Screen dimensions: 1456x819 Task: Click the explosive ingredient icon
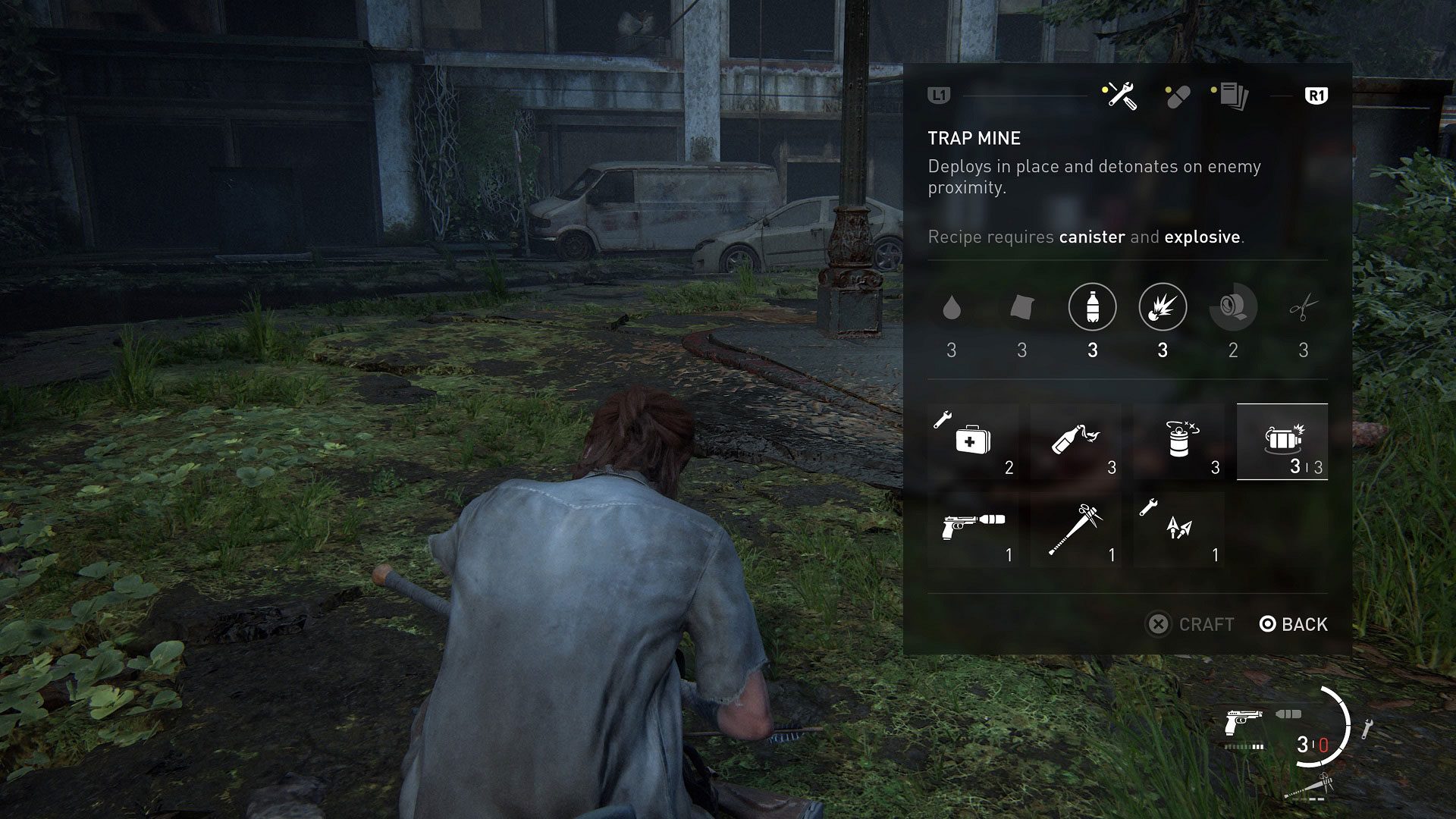1163,307
